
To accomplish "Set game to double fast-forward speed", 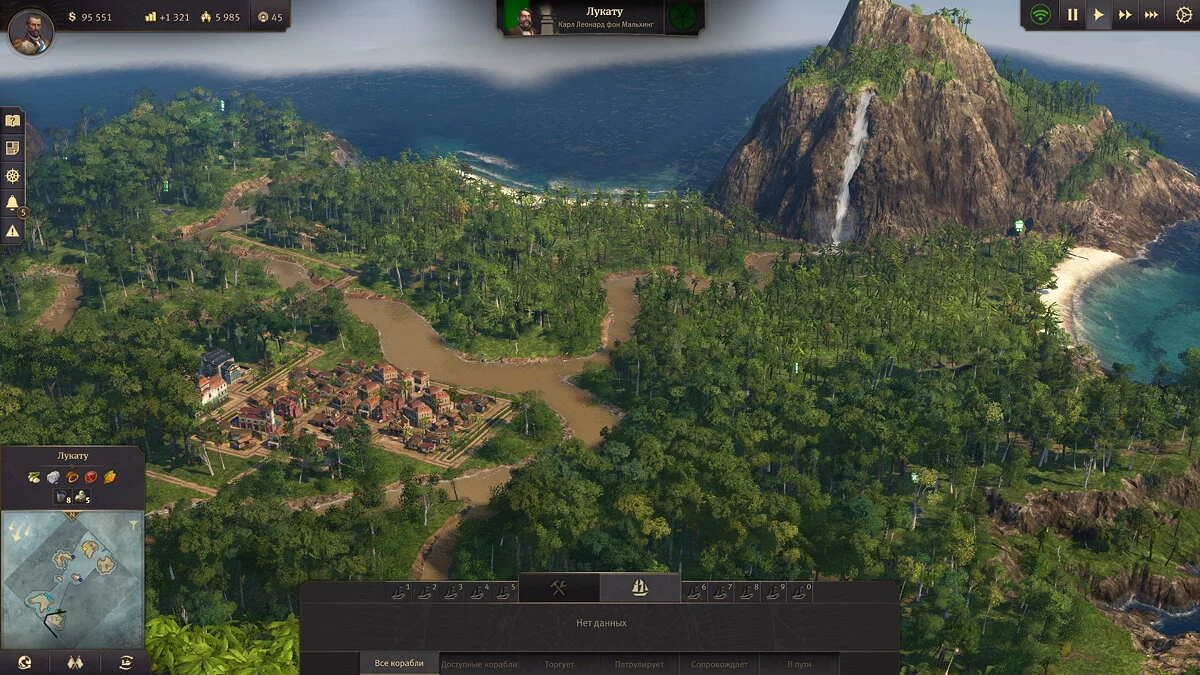I will [1125, 15].
